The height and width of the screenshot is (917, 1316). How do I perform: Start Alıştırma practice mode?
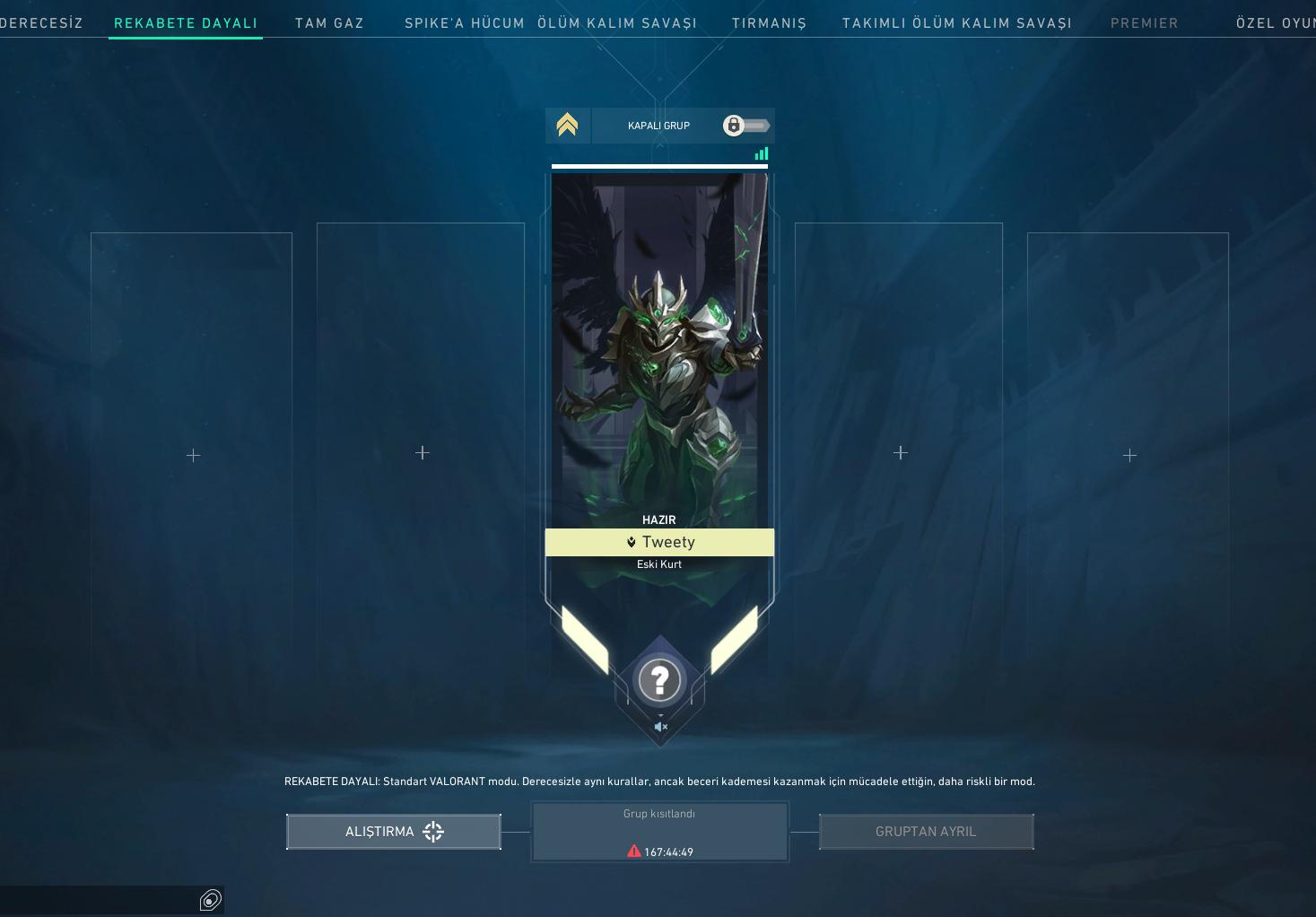click(394, 832)
